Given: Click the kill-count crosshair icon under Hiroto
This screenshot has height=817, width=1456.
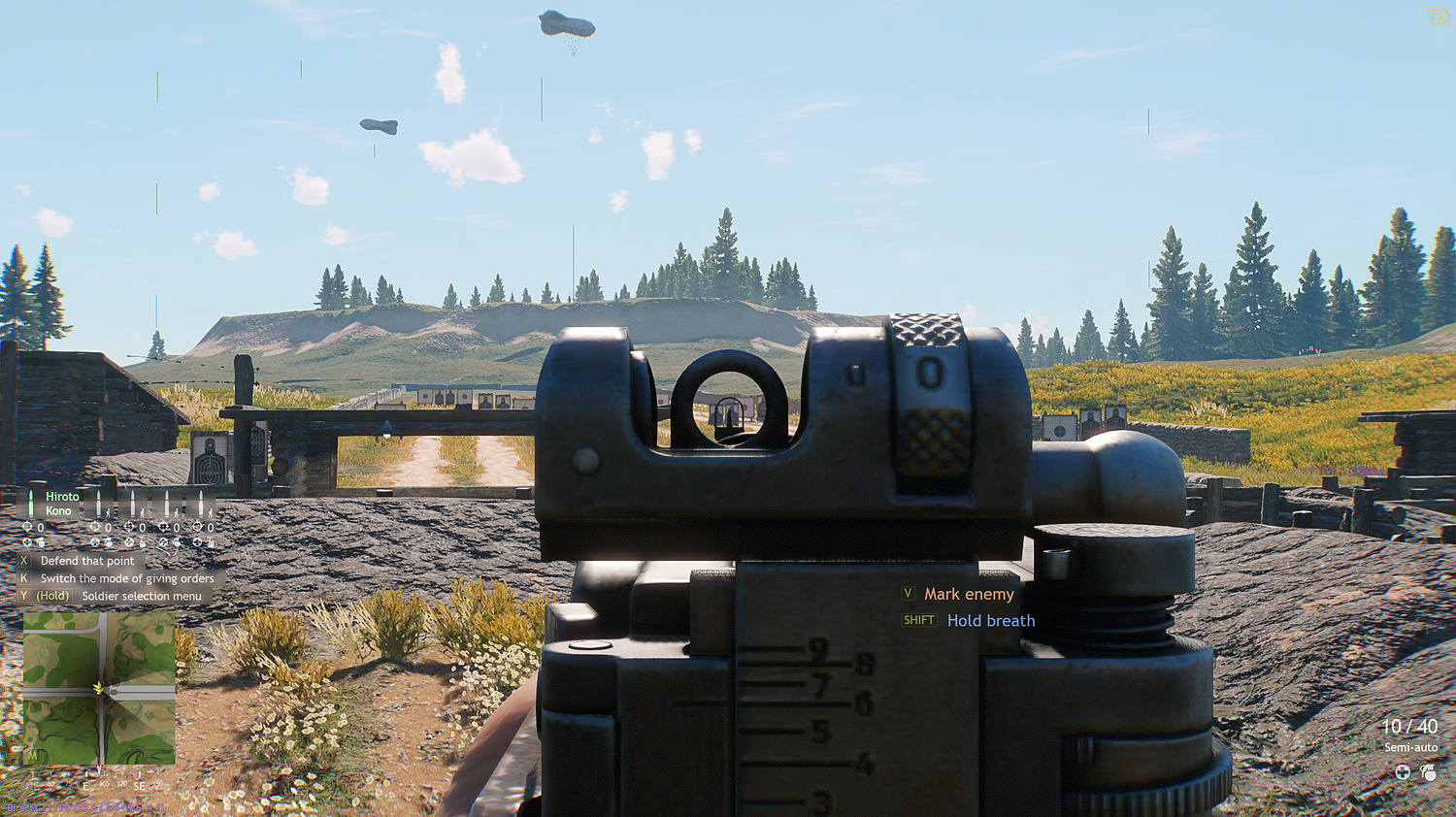Looking at the screenshot, I should (28, 527).
